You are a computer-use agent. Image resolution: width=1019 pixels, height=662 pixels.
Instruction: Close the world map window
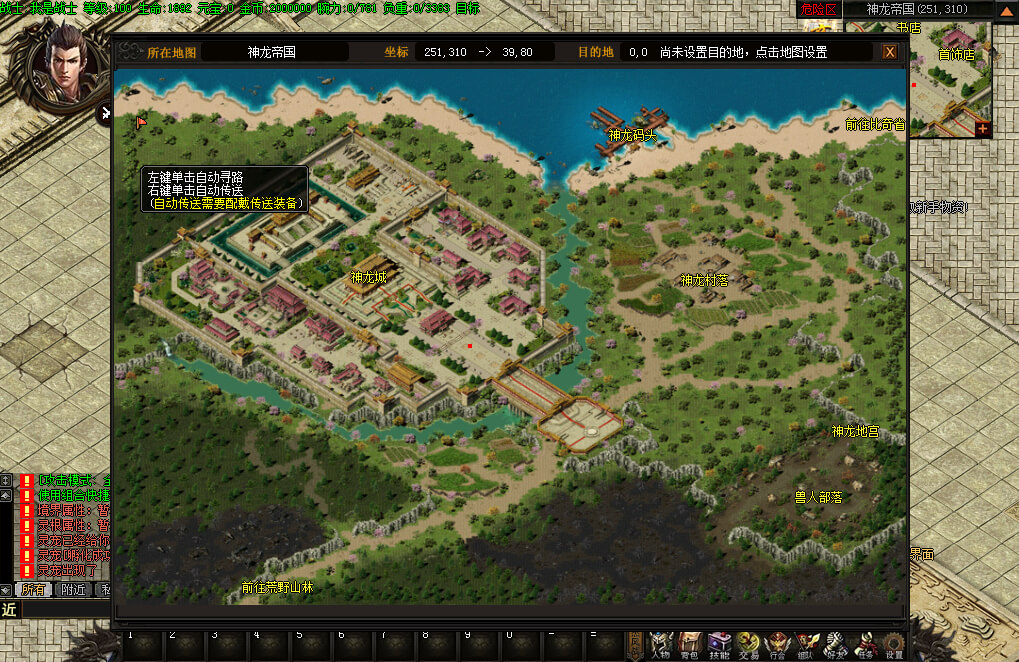(889, 52)
